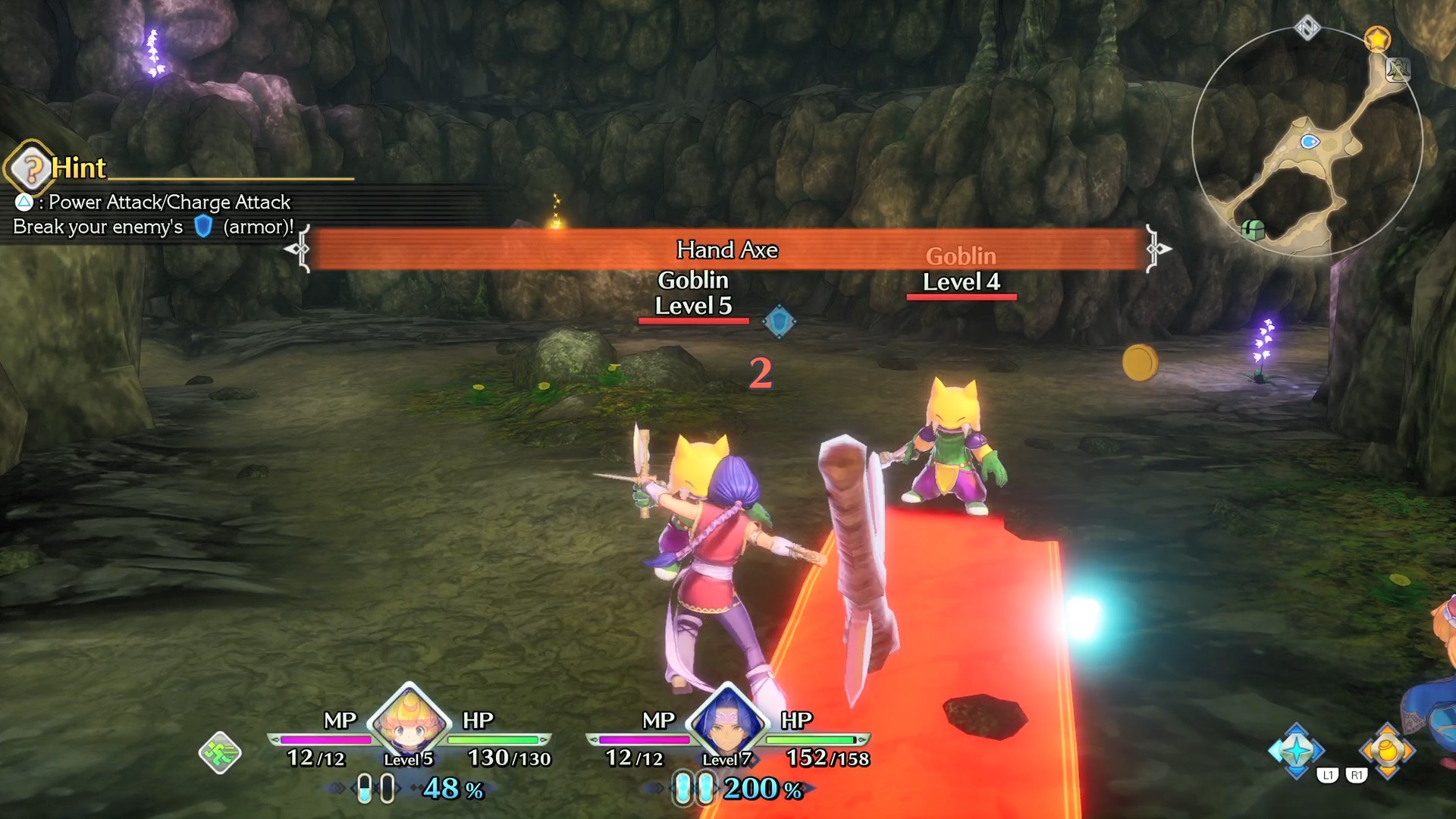Click the north compass indicator on minimap
This screenshot has height=819, width=1456.
point(1307,28)
